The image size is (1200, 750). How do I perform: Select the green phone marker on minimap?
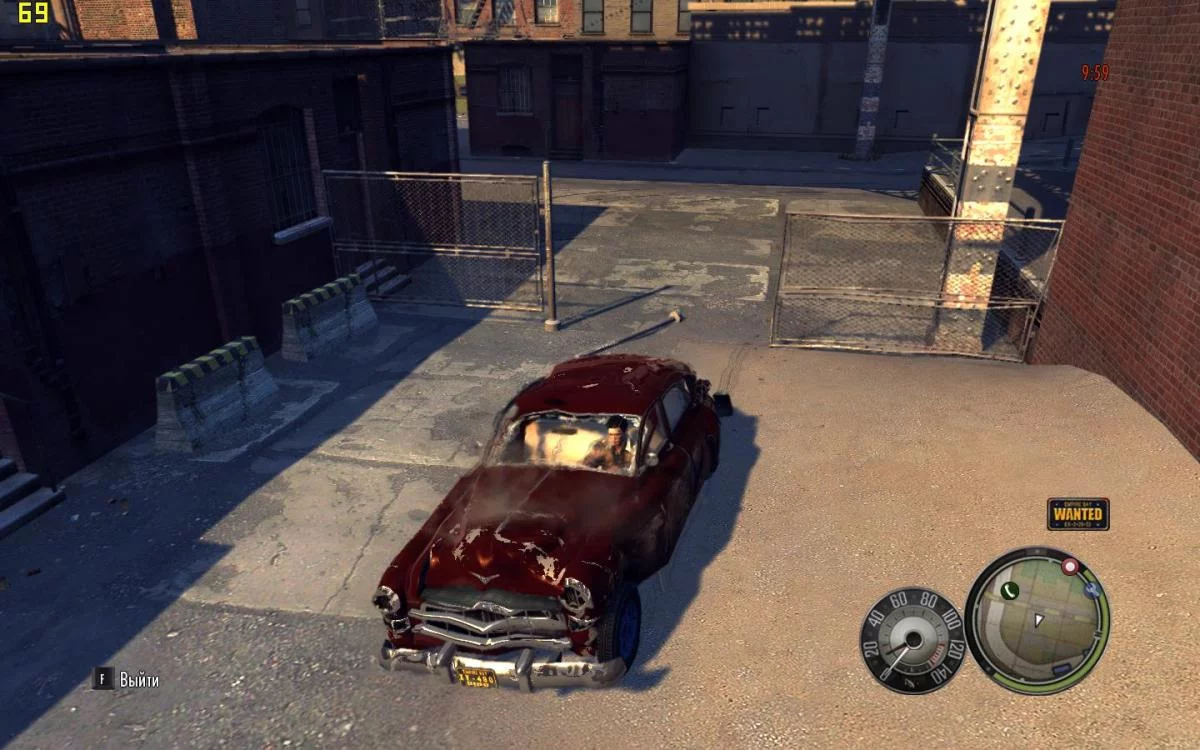[x=1008, y=591]
